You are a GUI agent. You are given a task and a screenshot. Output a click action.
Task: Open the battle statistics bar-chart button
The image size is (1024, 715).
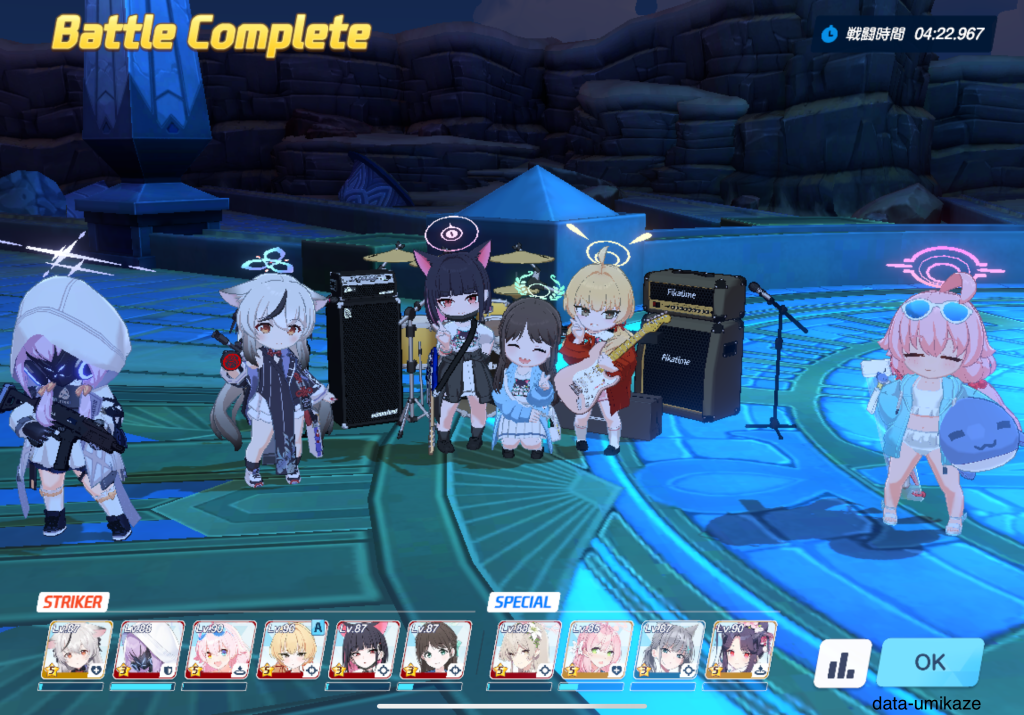842,663
